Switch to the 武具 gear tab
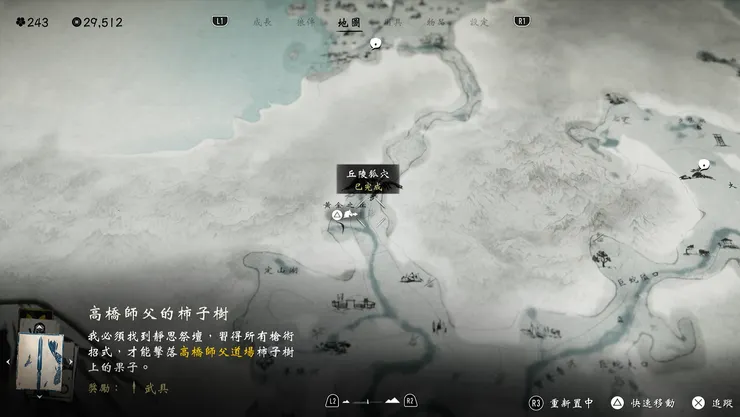Viewport: 740px width, 417px height. click(393, 21)
